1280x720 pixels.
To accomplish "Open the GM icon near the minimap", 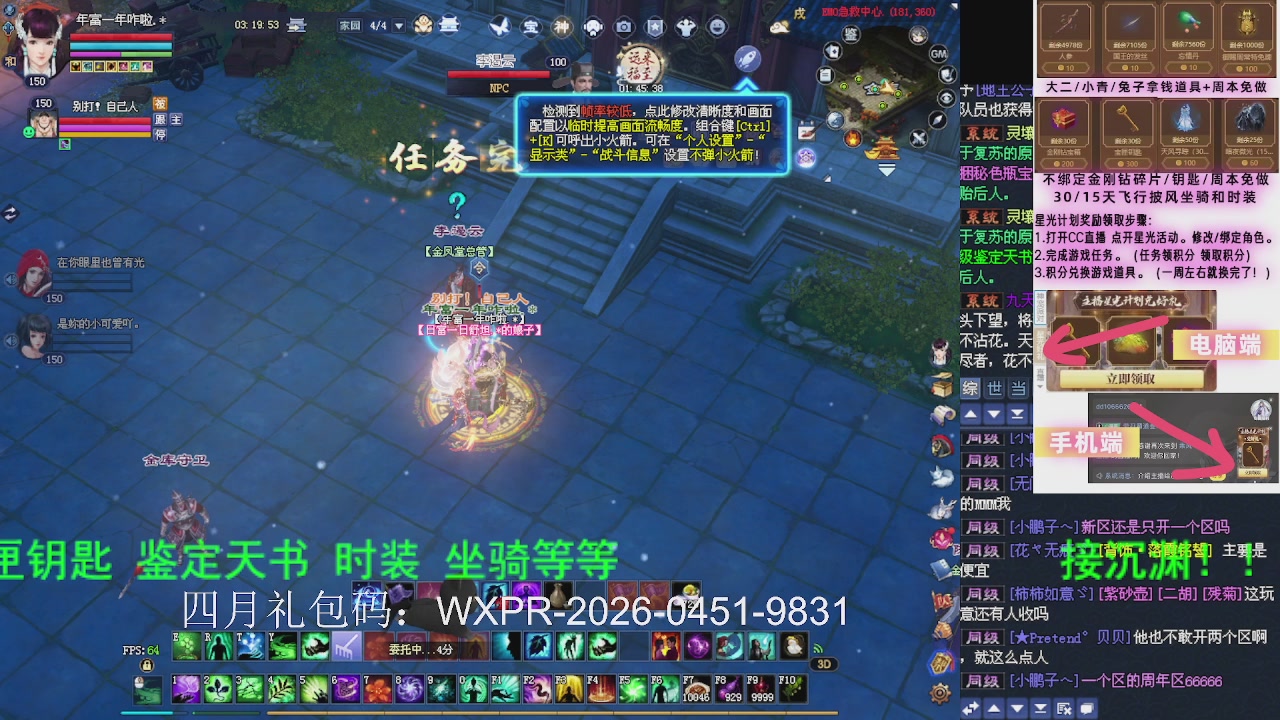I will click(x=937, y=55).
